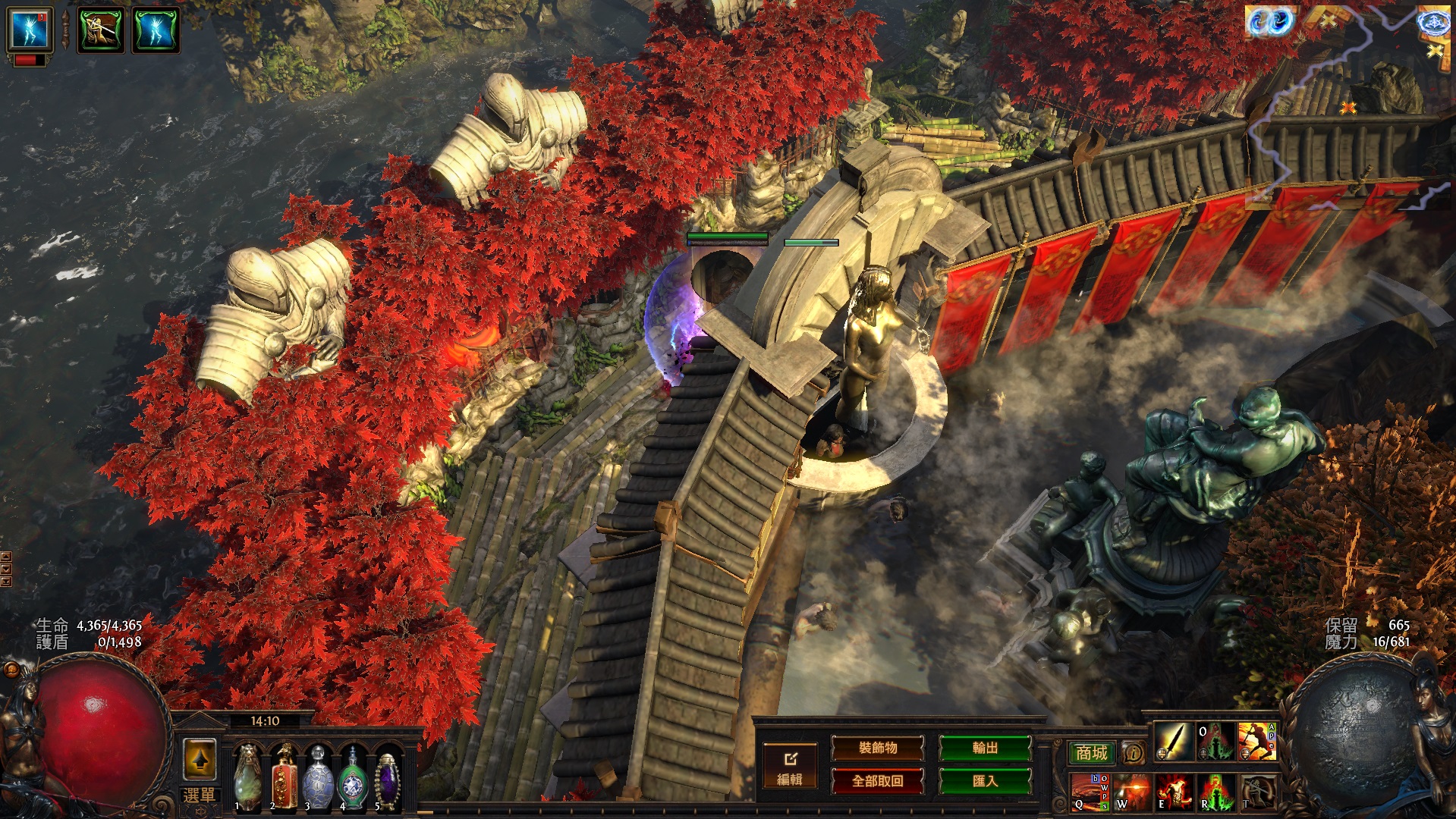Viewport: 1456px width, 819px height.
Task: Expand the 選單 menu arrow button
Action: pyautogui.click(x=200, y=760)
